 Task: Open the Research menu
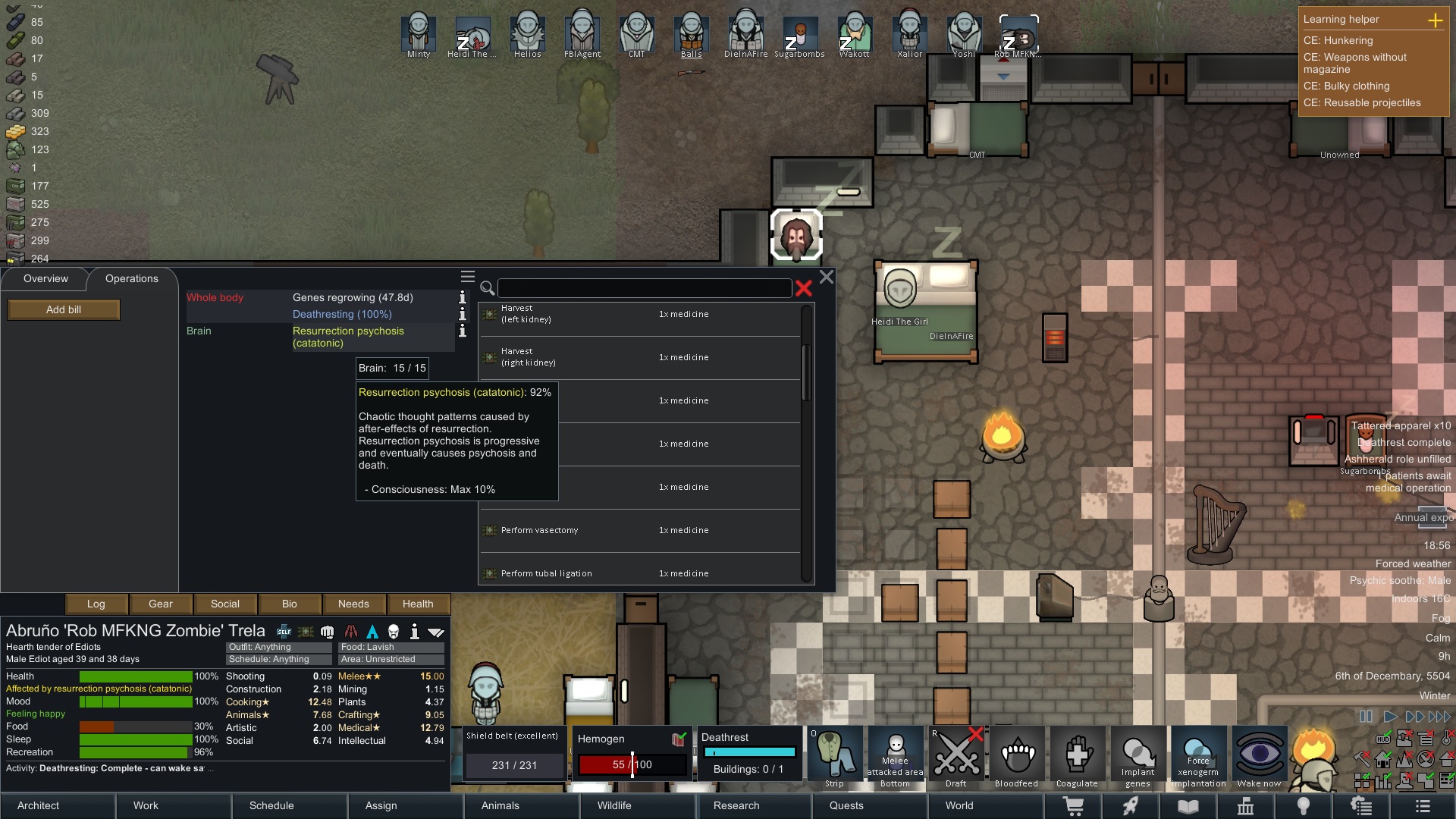click(x=736, y=805)
